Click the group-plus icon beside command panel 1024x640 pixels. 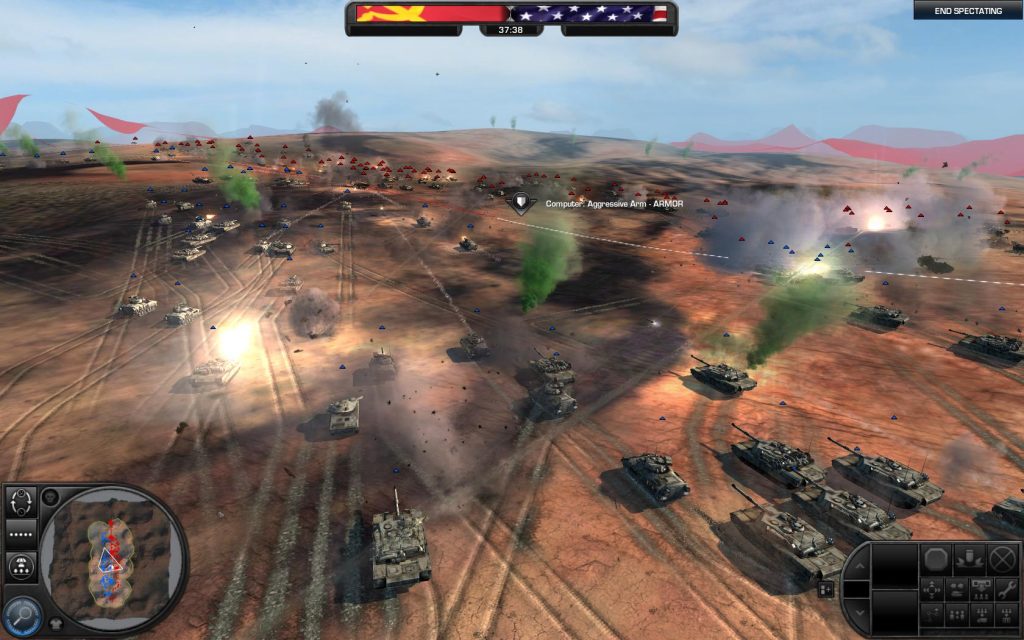point(828,589)
